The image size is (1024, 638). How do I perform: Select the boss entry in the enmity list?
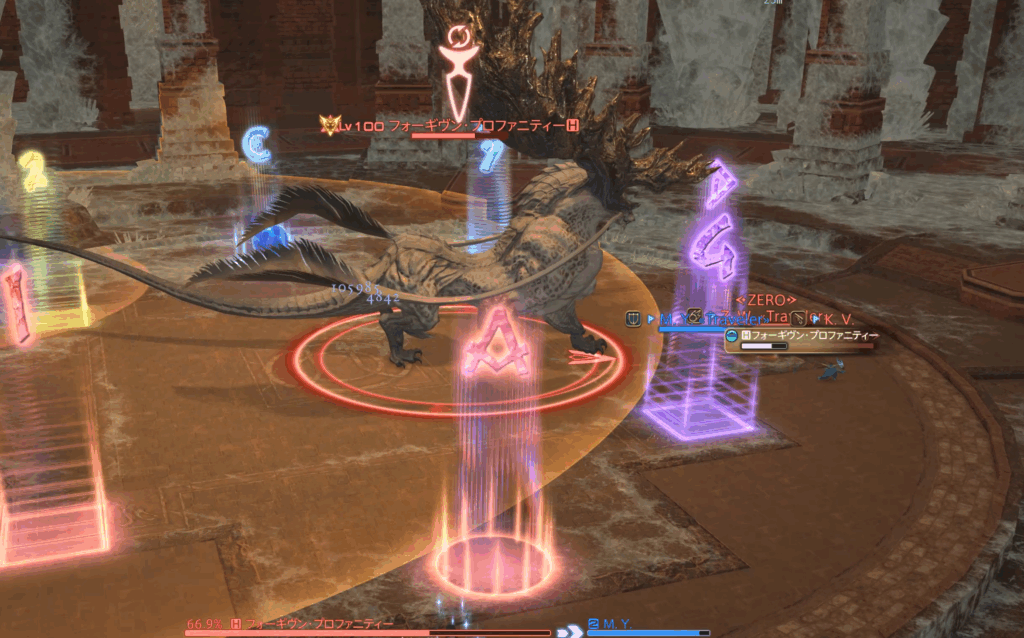pyautogui.click(x=808, y=335)
